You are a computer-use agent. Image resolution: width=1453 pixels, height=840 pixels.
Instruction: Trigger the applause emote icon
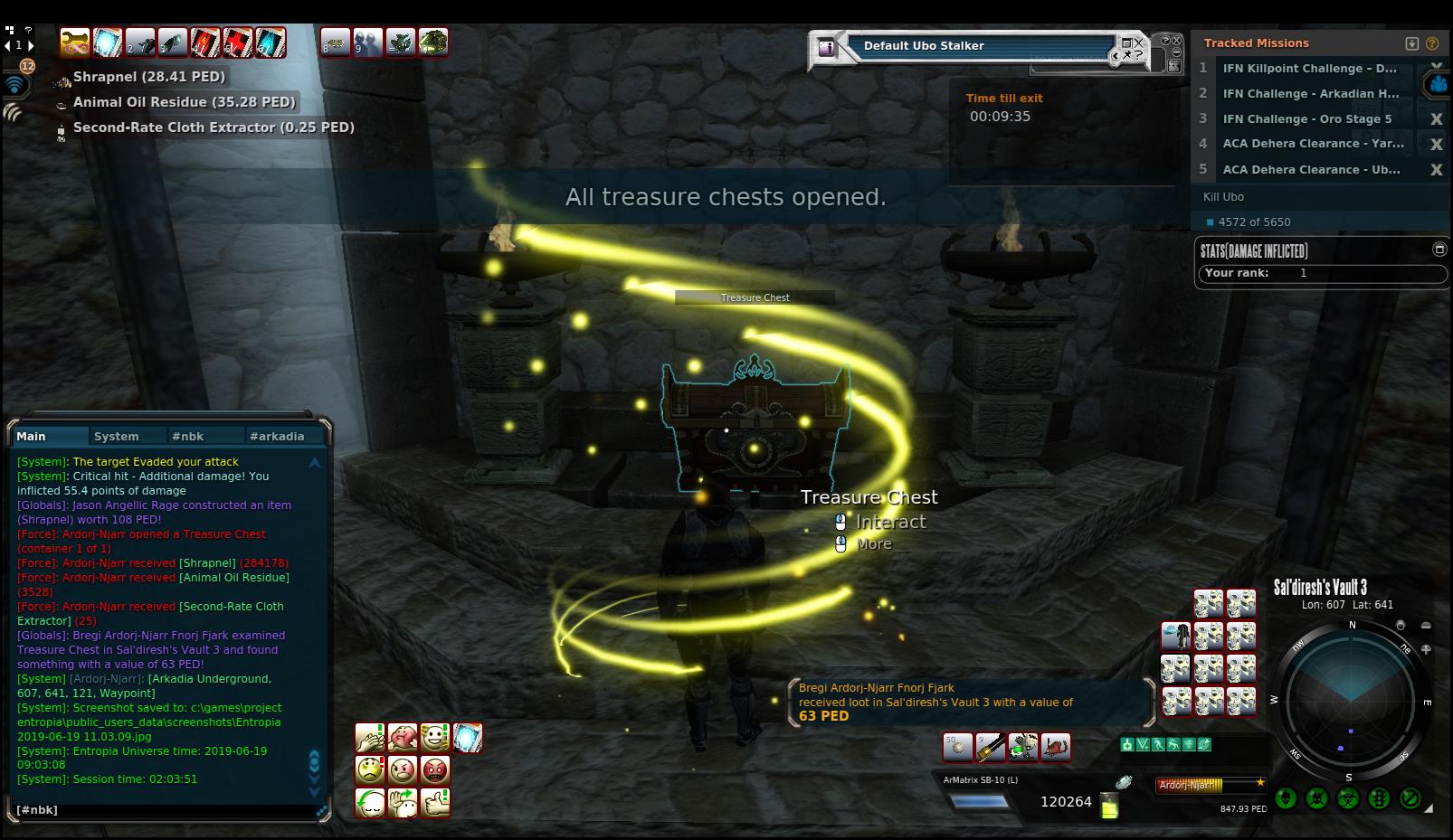370,738
